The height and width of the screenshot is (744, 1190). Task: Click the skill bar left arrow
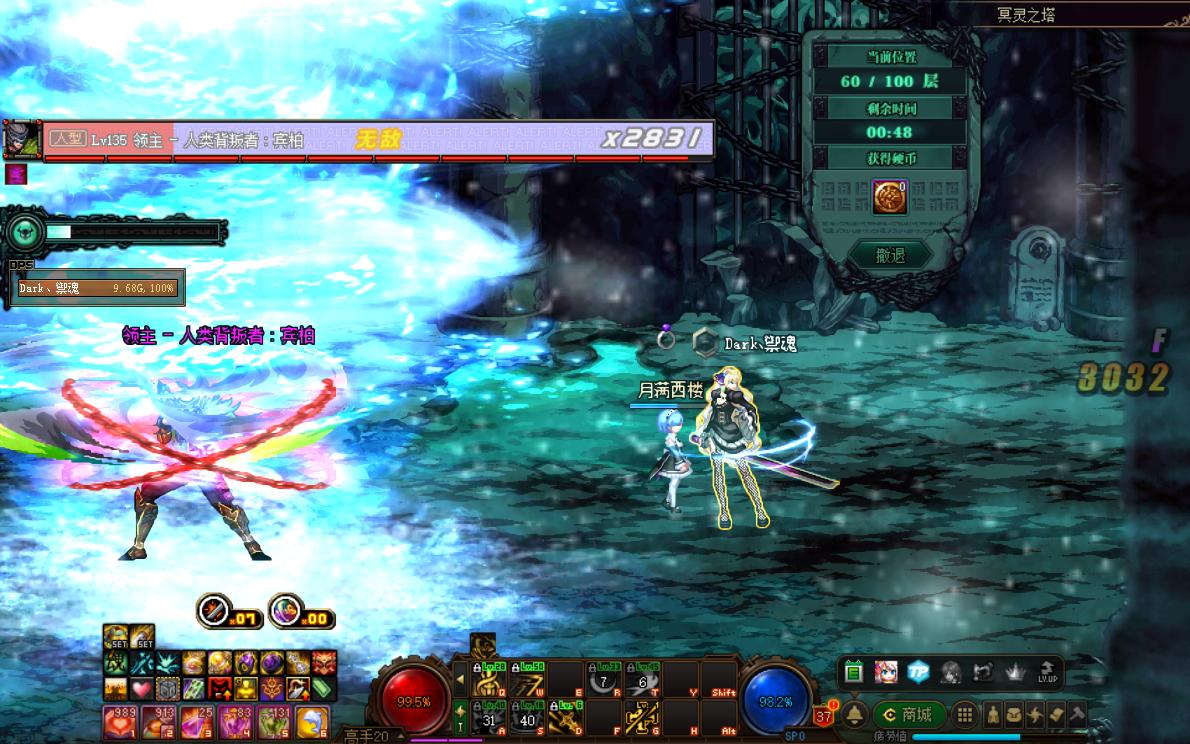460,679
